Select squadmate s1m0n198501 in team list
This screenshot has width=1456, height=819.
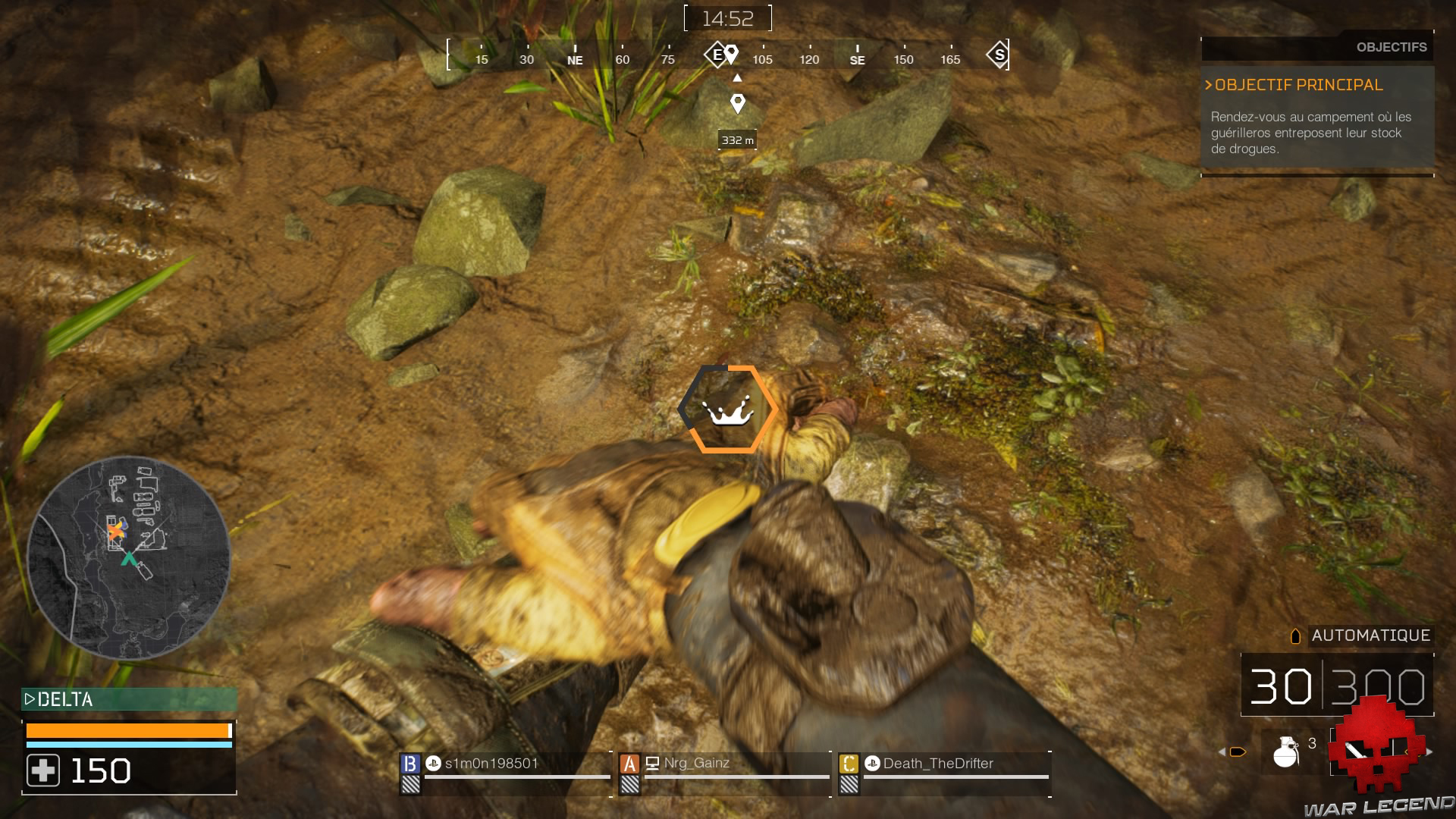coord(491,764)
